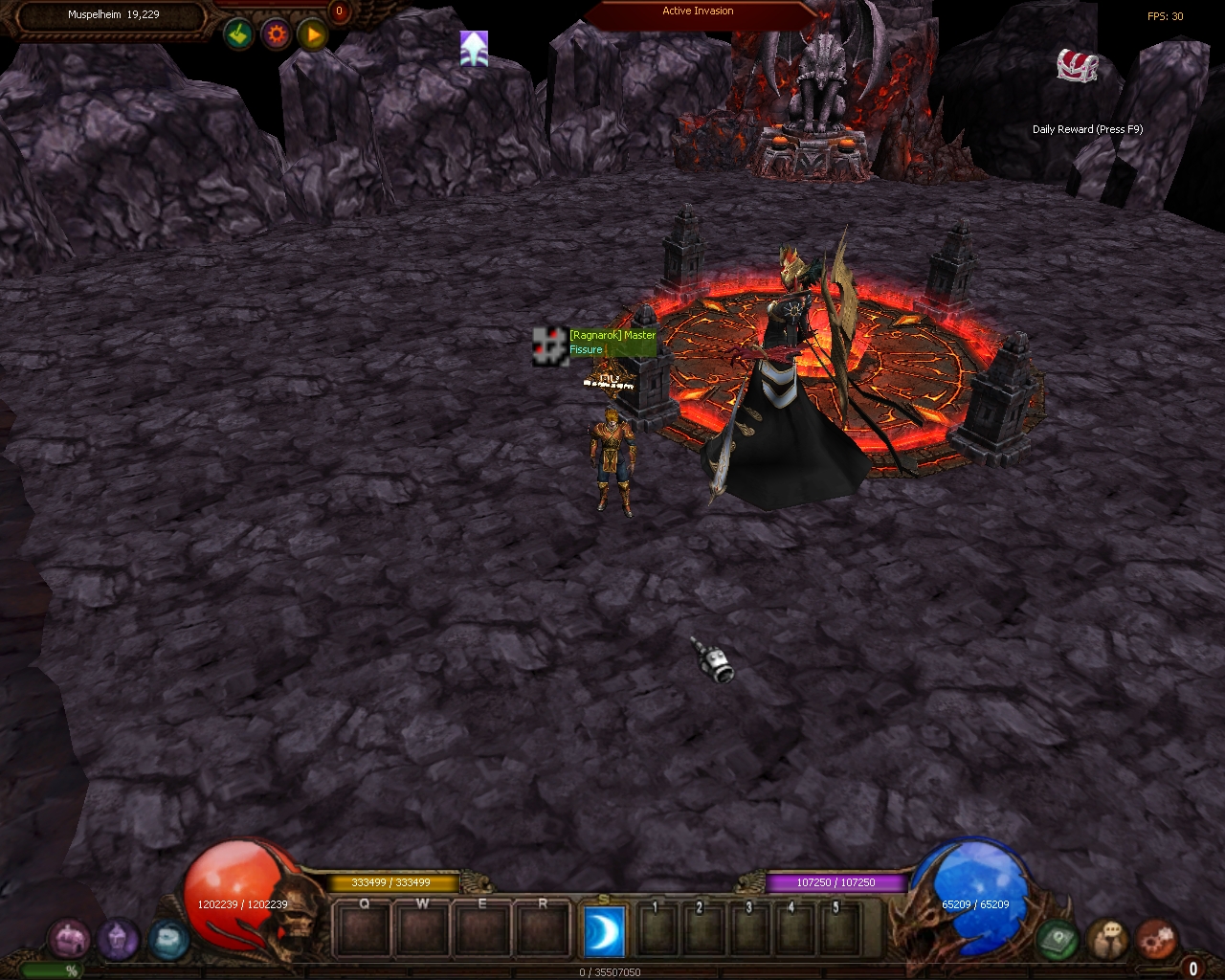The height and width of the screenshot is (980, 1225).
Task: Activate the blue crescent moon skill
Action: [604, 930]
